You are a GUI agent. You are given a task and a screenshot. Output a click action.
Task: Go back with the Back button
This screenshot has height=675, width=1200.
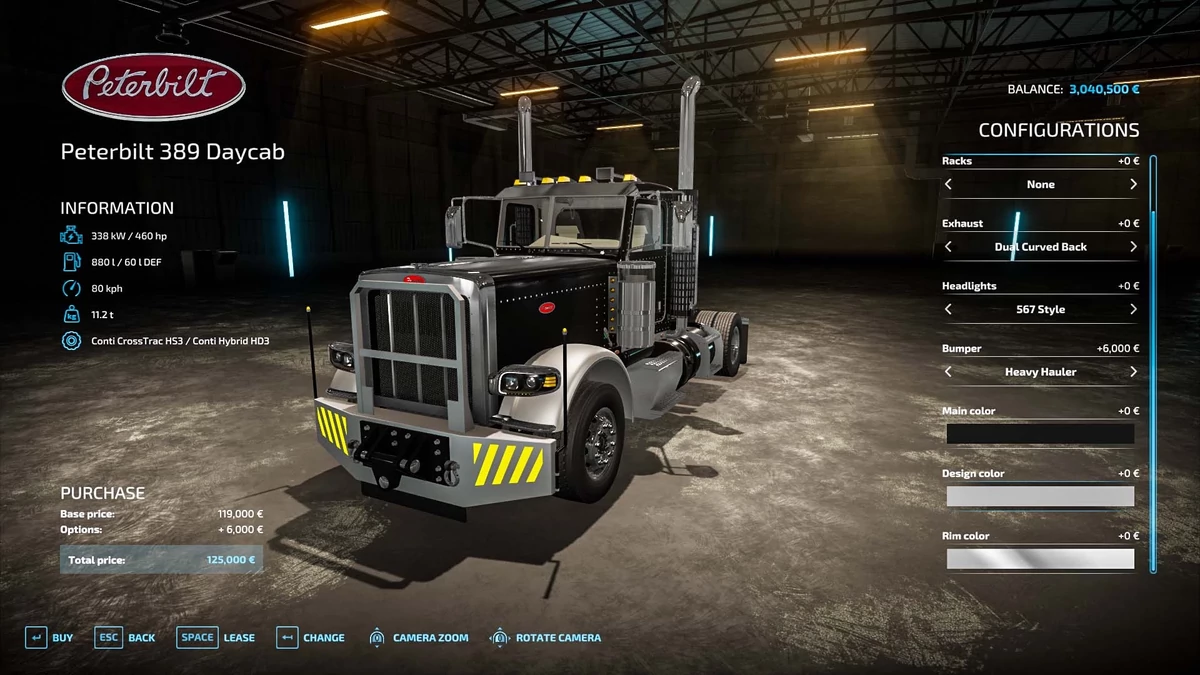click(x=126, y=638)
